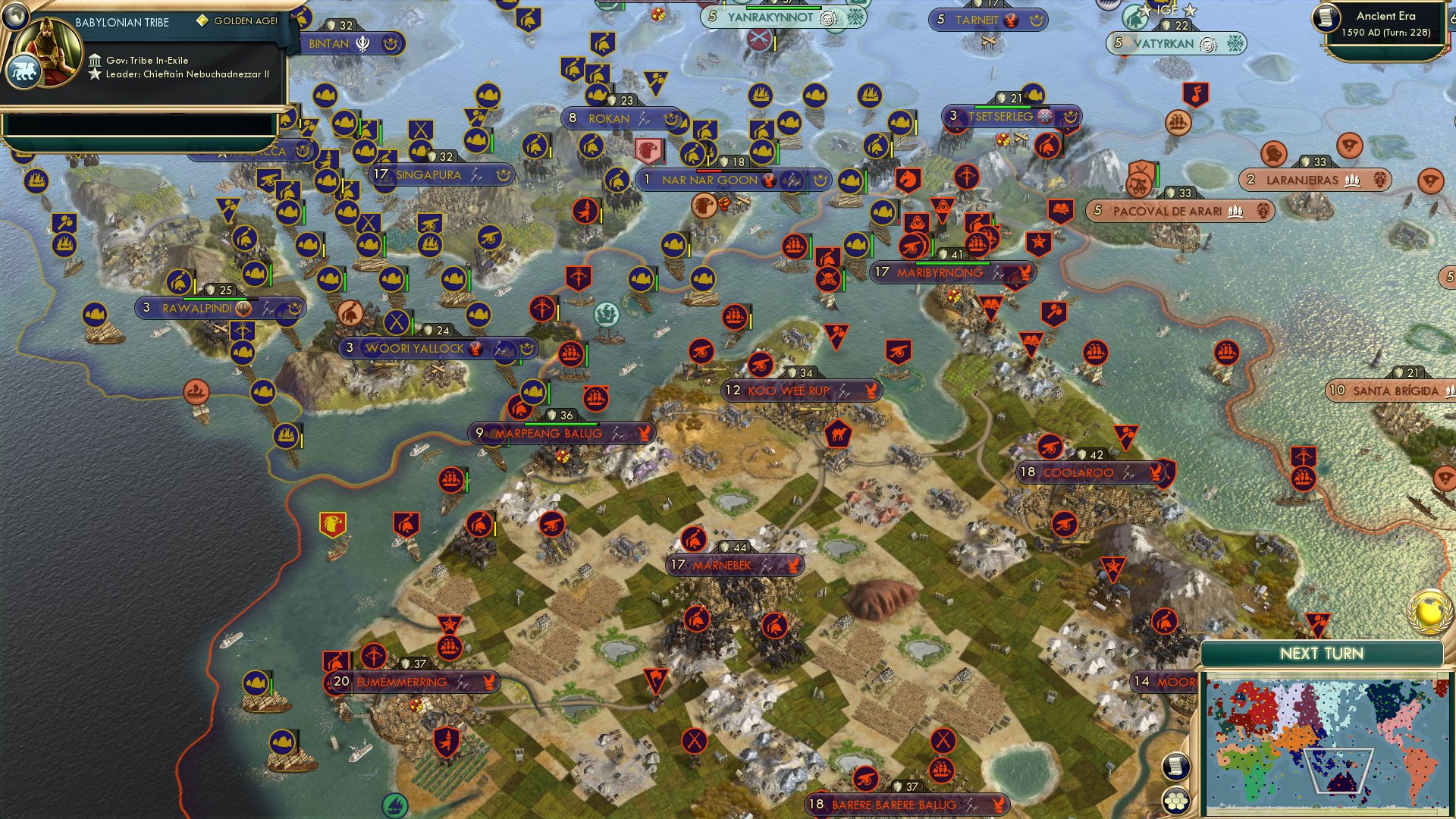Select the archer unit icon near Eumemmerring

374,655
